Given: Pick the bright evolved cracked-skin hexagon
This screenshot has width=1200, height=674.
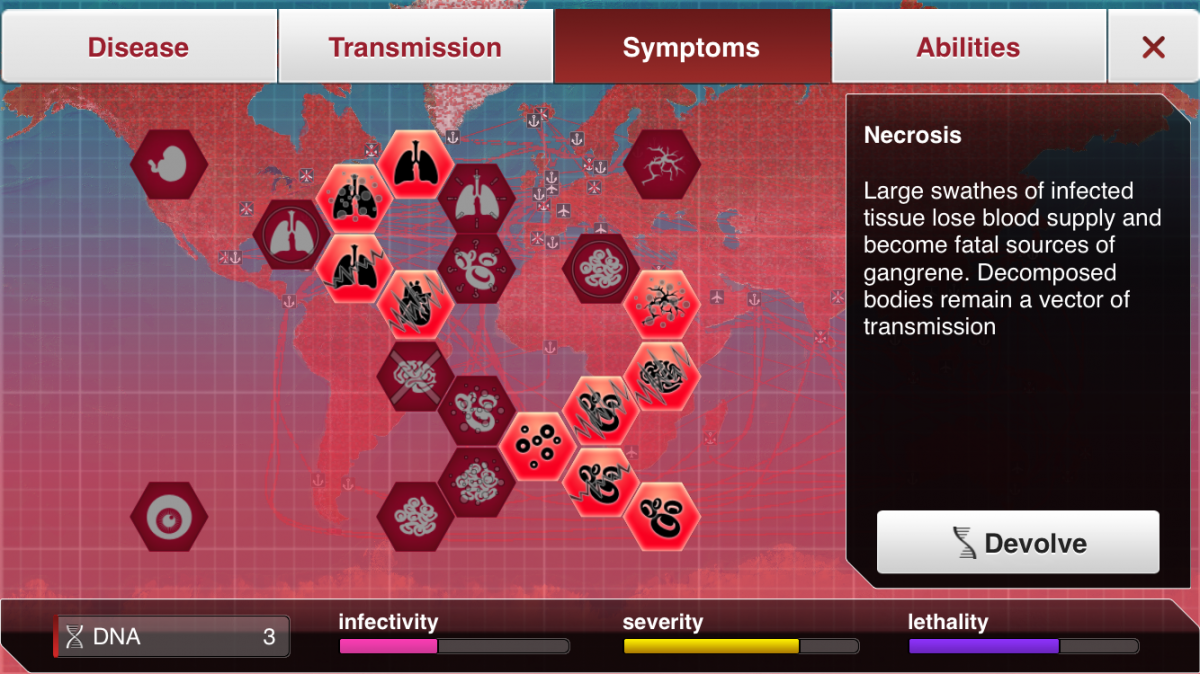Looking at the screenshot, I should pyautogui.click(x=661, y=304).
